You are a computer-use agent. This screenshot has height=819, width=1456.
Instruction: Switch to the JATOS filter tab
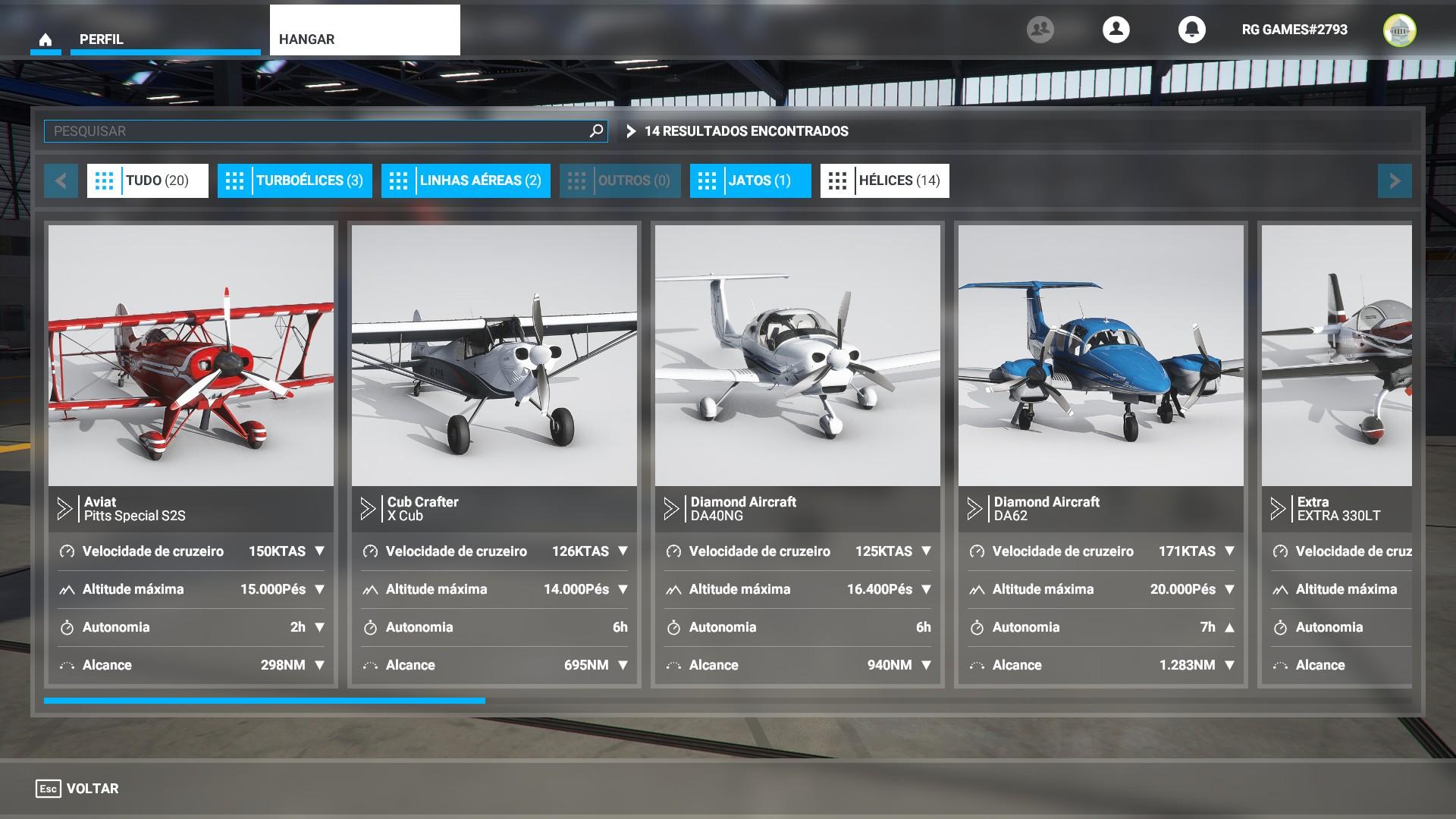click(749, 180)
